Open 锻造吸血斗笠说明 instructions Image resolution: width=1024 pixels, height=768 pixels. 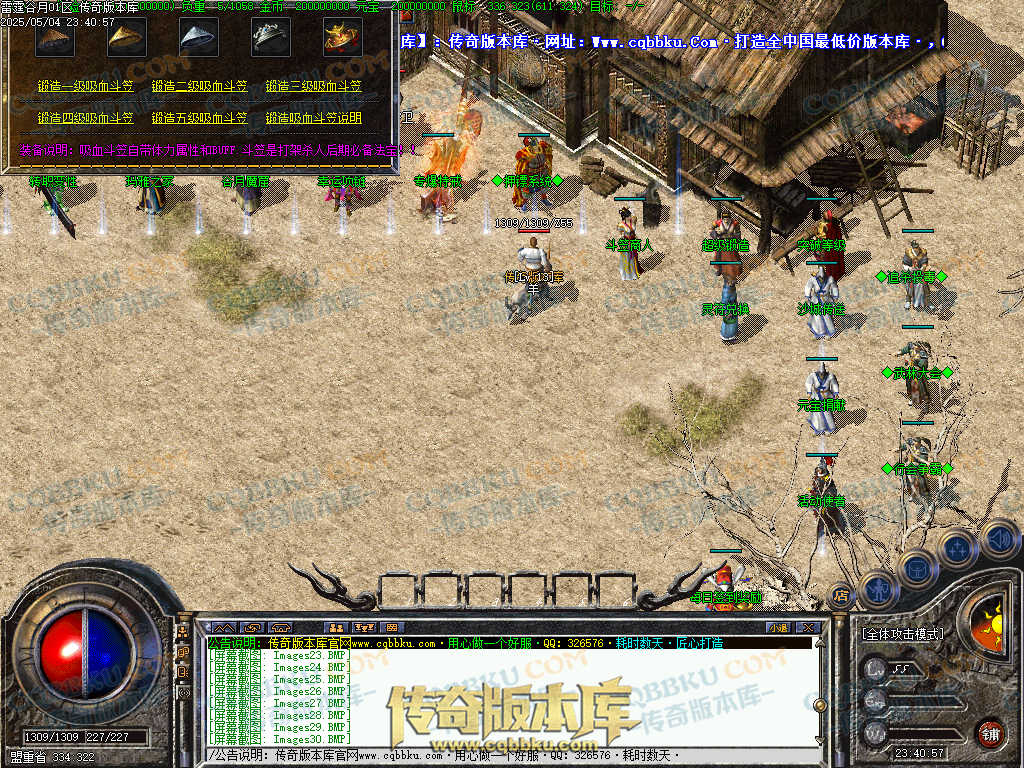click(x=313, y=118)
